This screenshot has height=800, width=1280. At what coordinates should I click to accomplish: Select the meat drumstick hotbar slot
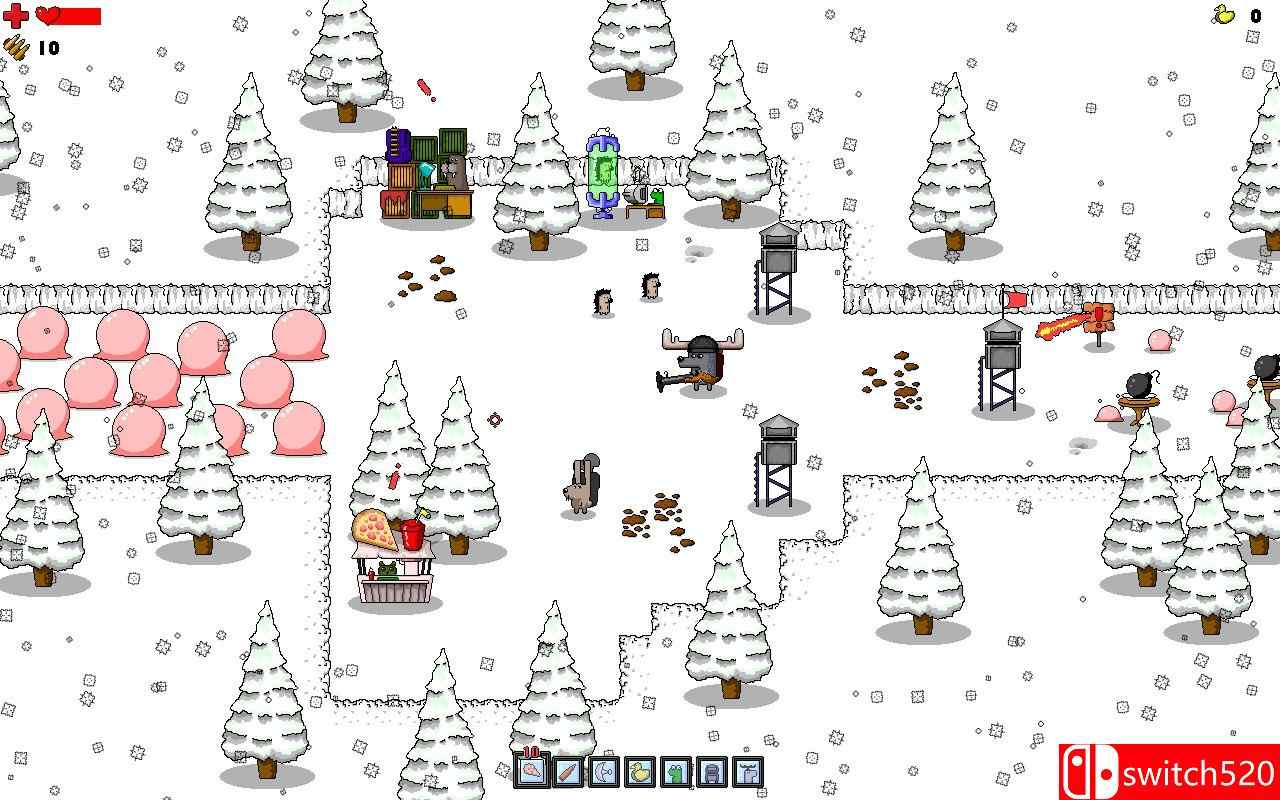click(x=531, y=771)
